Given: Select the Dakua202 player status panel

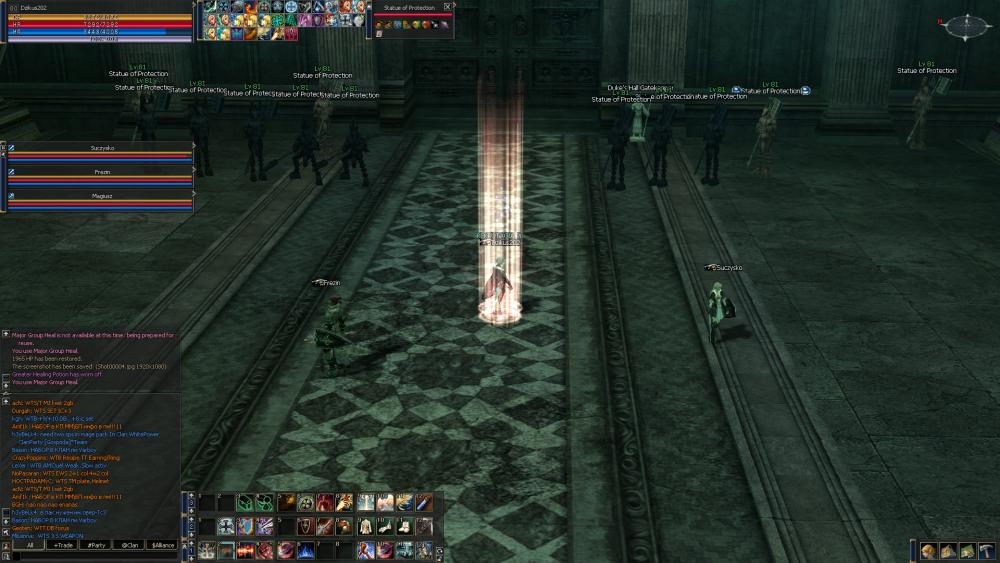Looking at the screenshot, I should tap(97, 22).
